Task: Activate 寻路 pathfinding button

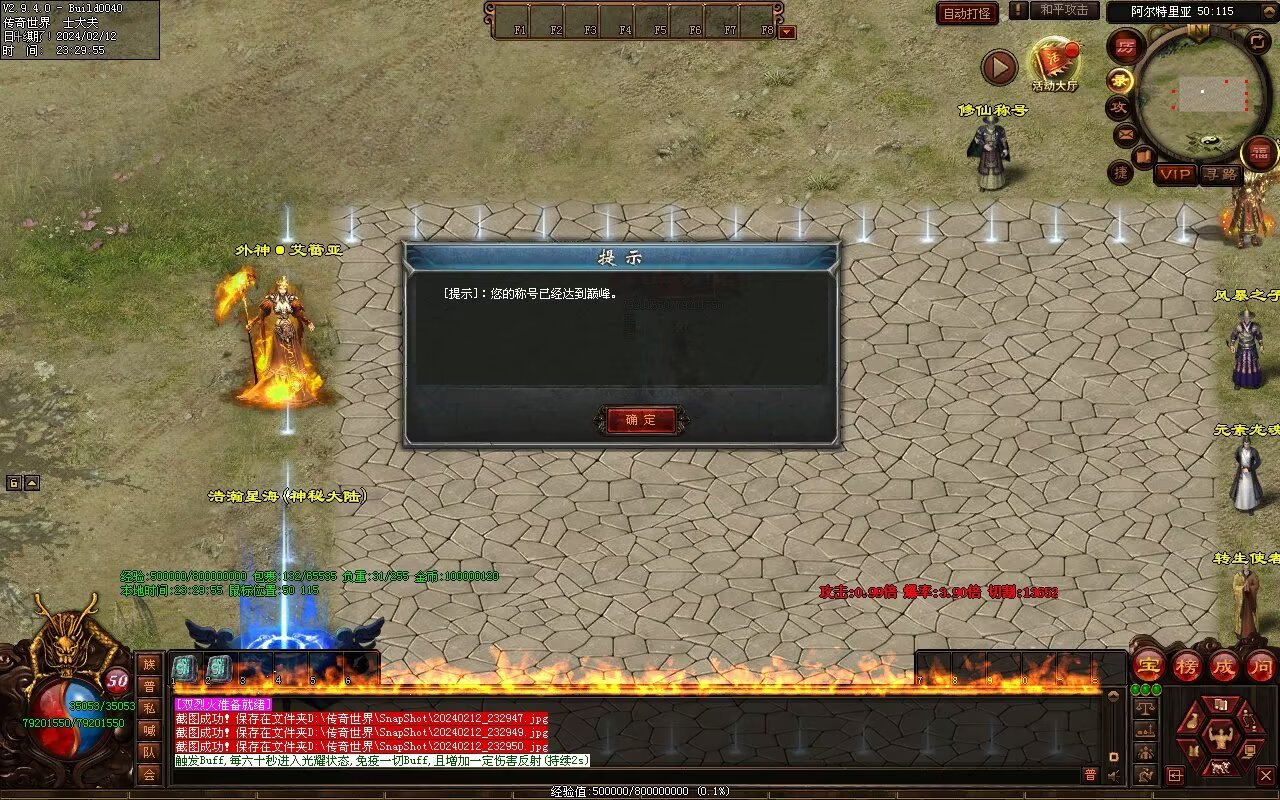Action: click(1219, 174)
